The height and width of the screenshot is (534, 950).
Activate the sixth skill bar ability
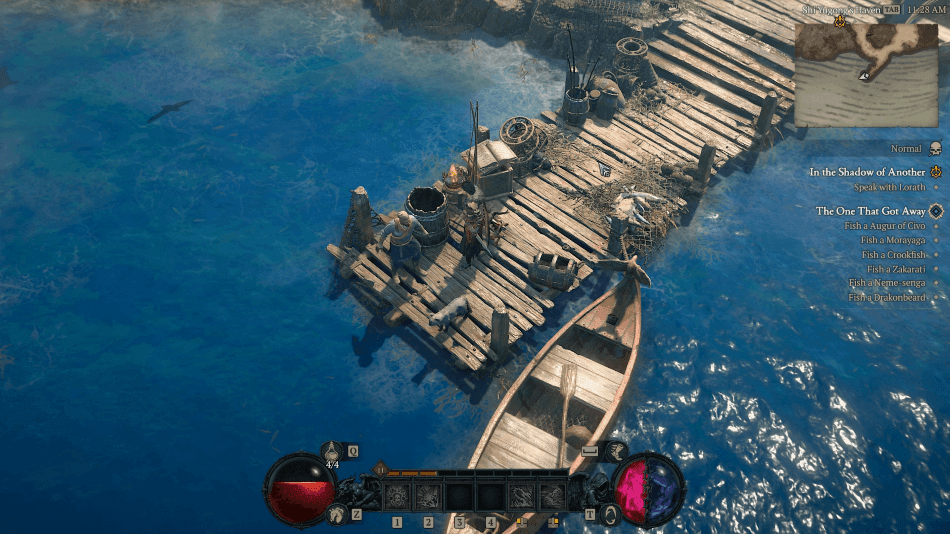[x=552, y=496]
